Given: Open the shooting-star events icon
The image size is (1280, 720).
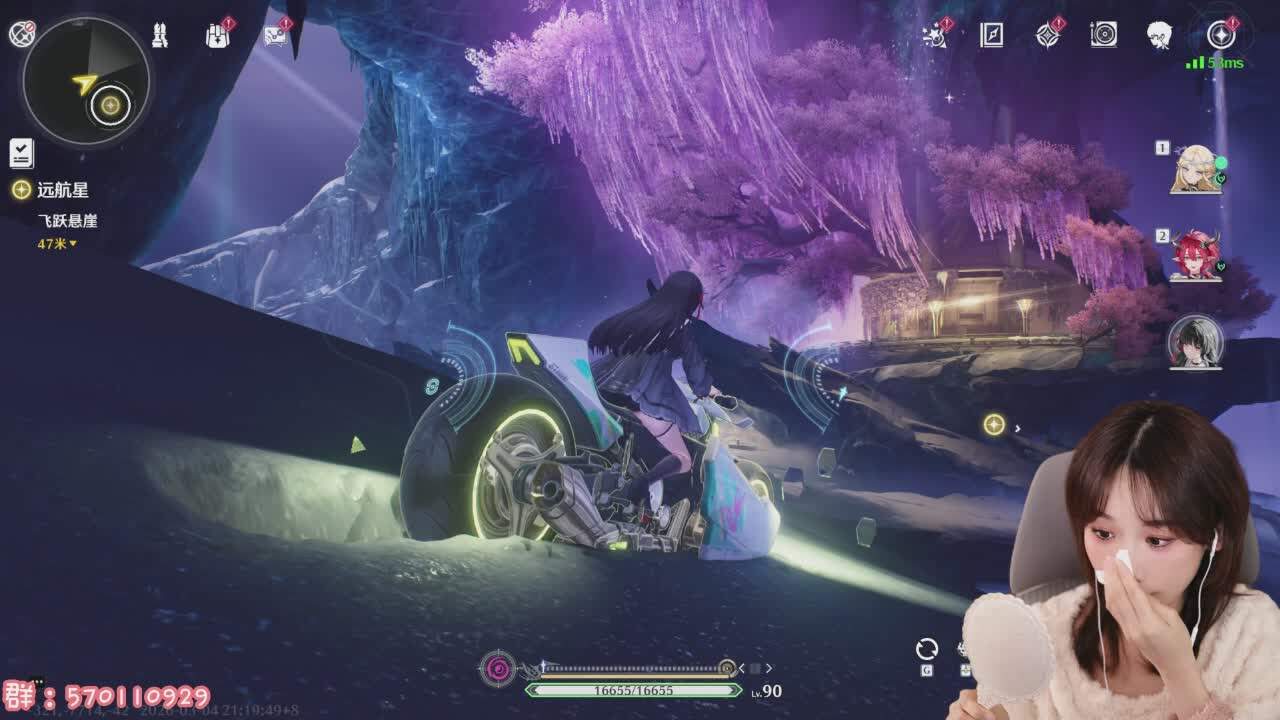Looking at the screenshot, I should 935,36.
